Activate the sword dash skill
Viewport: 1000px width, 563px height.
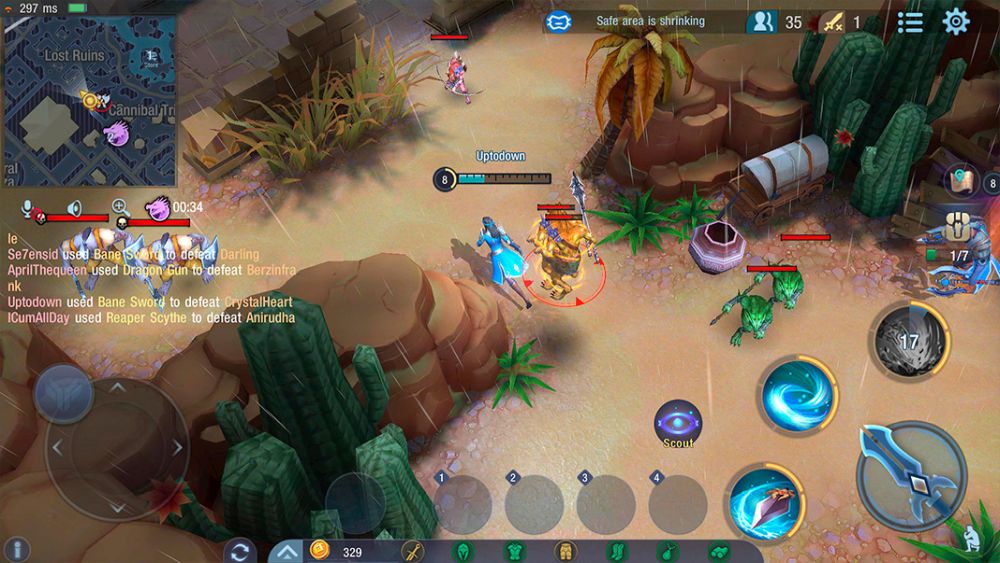[x=764, y=498]
